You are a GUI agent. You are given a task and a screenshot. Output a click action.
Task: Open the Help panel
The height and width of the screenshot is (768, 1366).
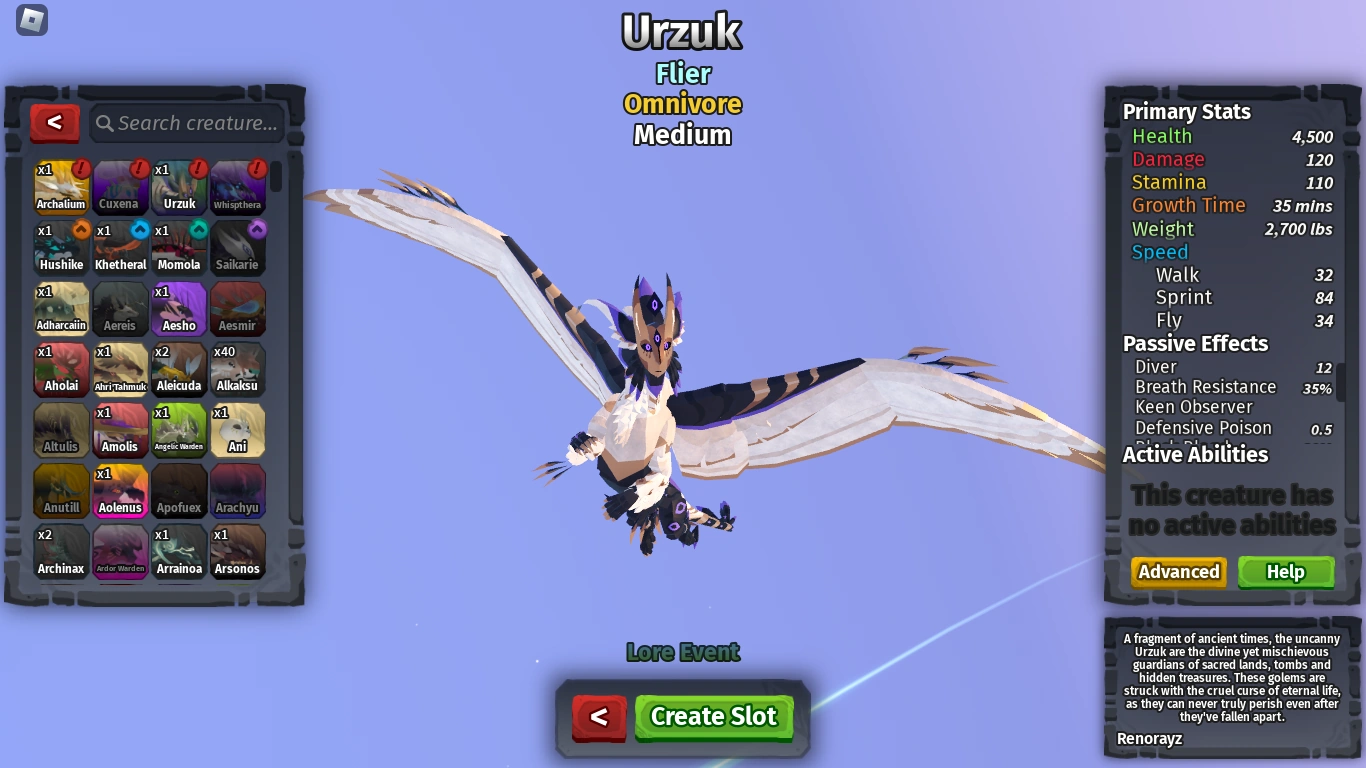(1286, 572)
